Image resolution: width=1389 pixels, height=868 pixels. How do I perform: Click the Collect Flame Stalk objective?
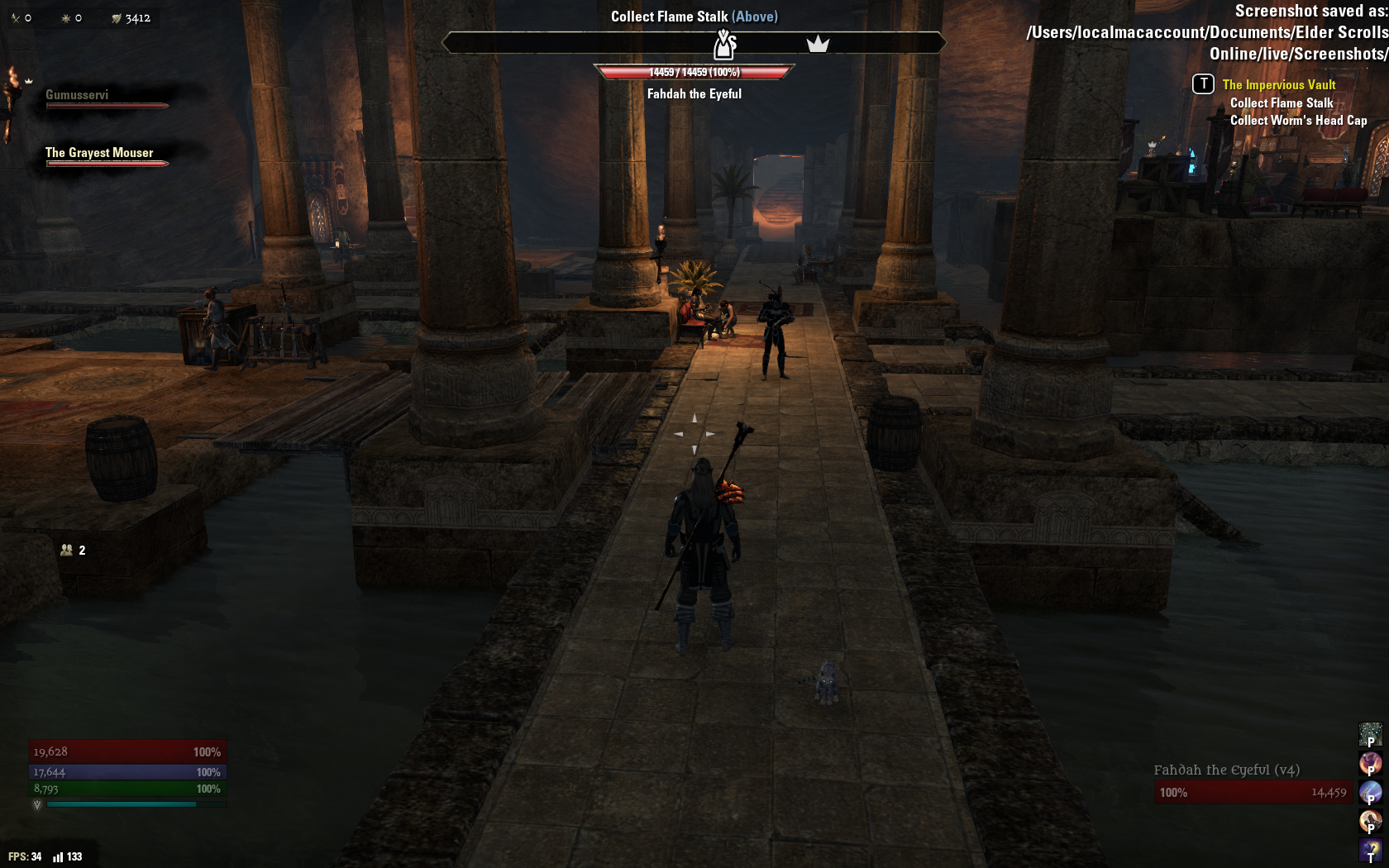point(1281,103)
